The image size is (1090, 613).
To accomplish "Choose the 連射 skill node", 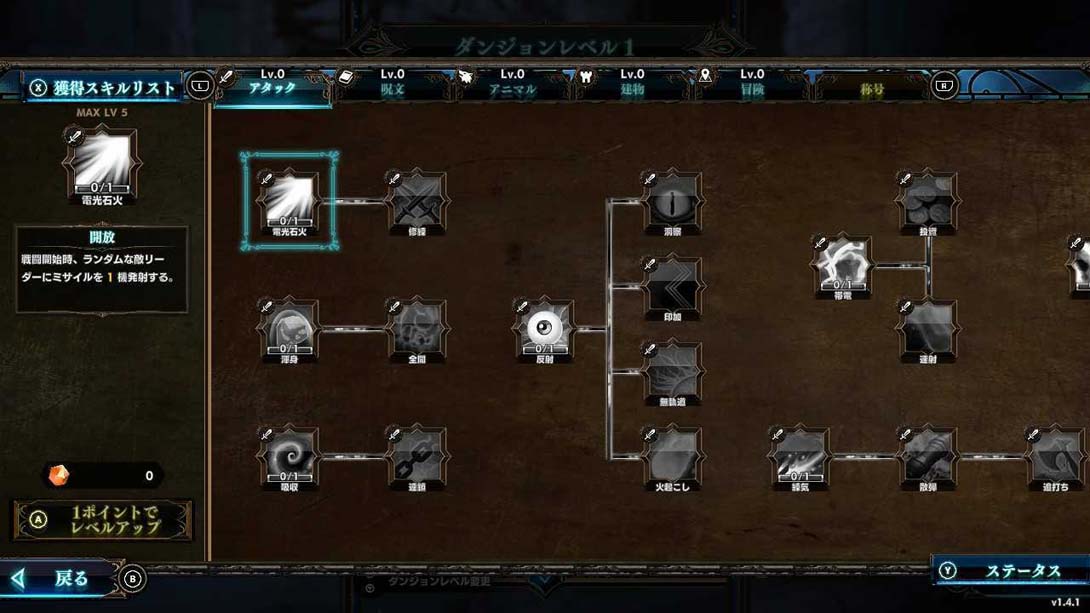I will click(928, 329).
